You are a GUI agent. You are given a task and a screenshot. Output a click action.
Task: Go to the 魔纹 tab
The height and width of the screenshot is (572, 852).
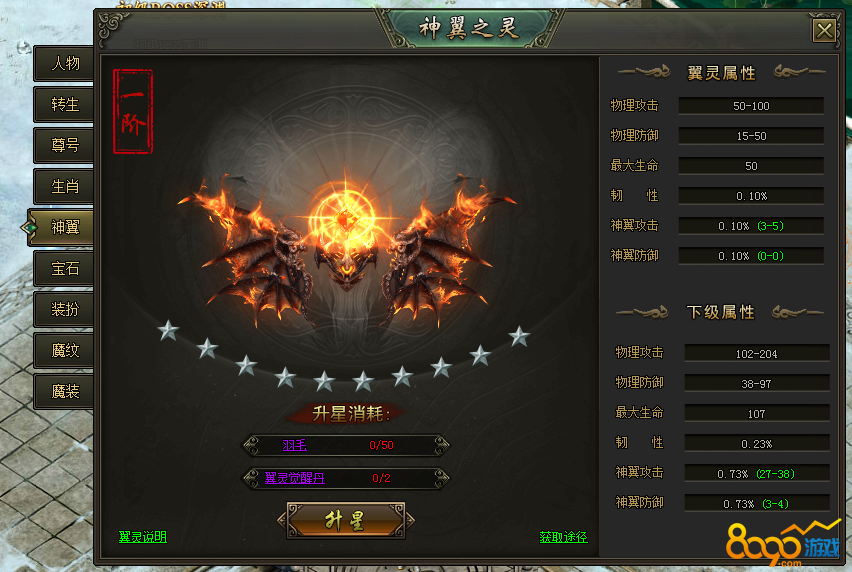(65, 350)
